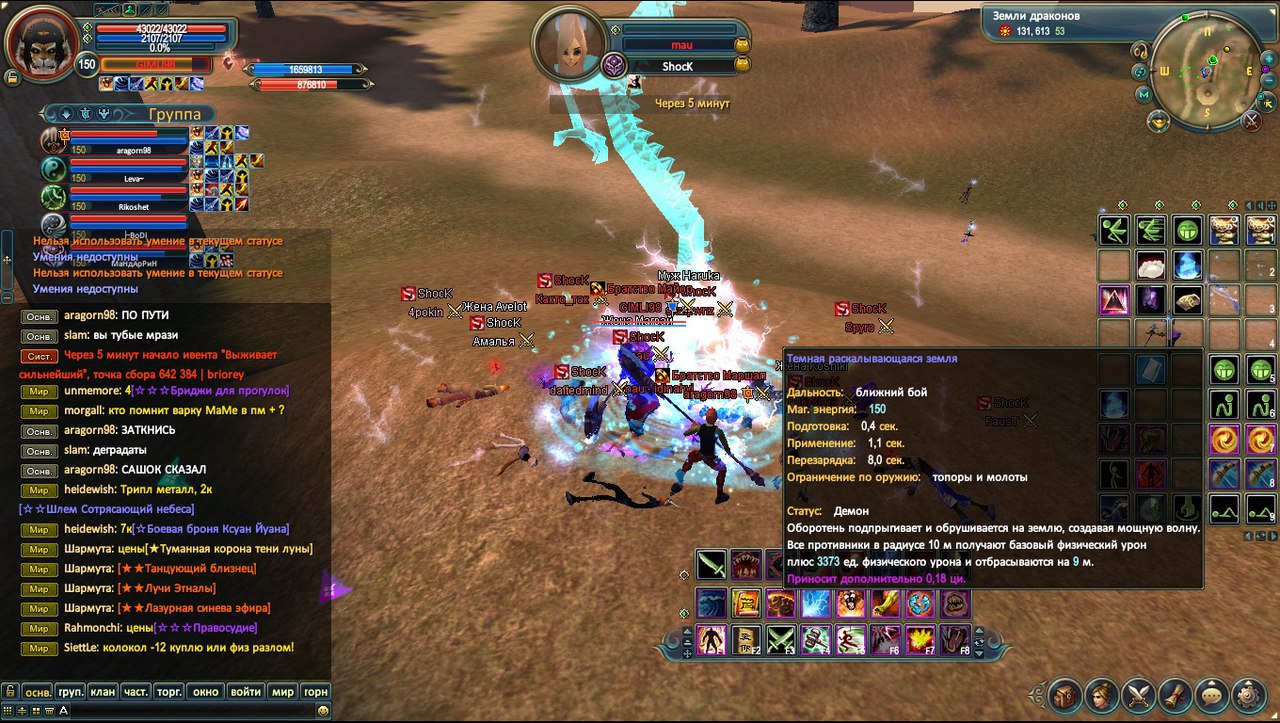The width and height of the screenshot is (1280, 723).
Task: Click the lightning bolt skill icon
Action: tap(816, 603)
